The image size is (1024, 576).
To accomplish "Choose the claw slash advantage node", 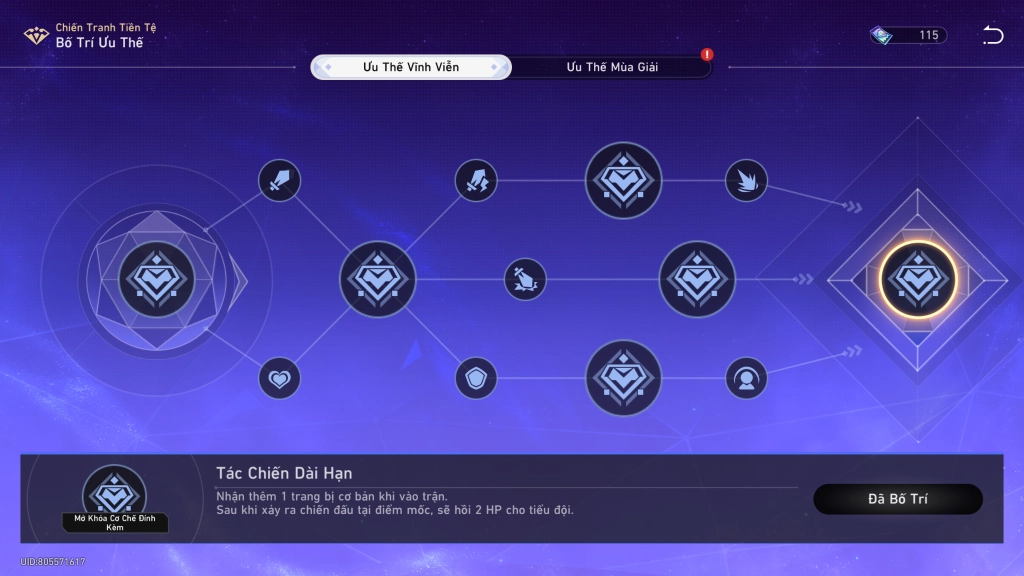I will (x=746, y=181).
